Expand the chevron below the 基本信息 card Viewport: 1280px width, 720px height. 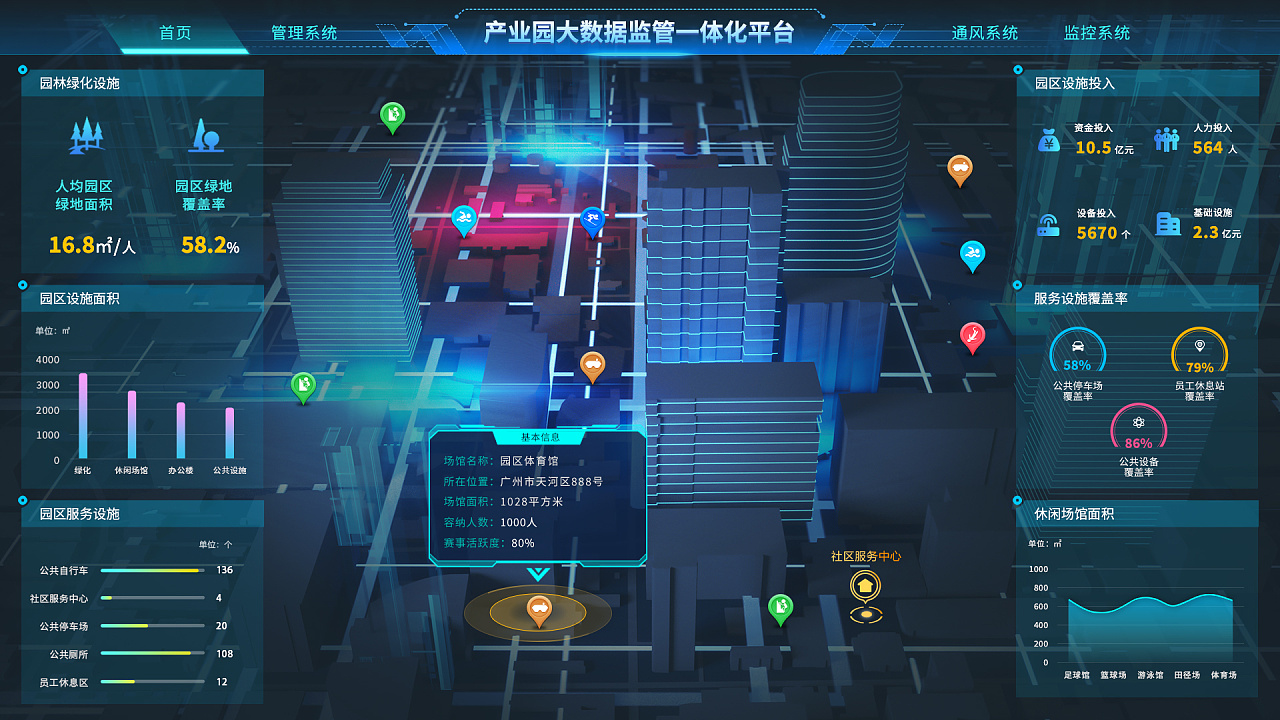point(537,574)
